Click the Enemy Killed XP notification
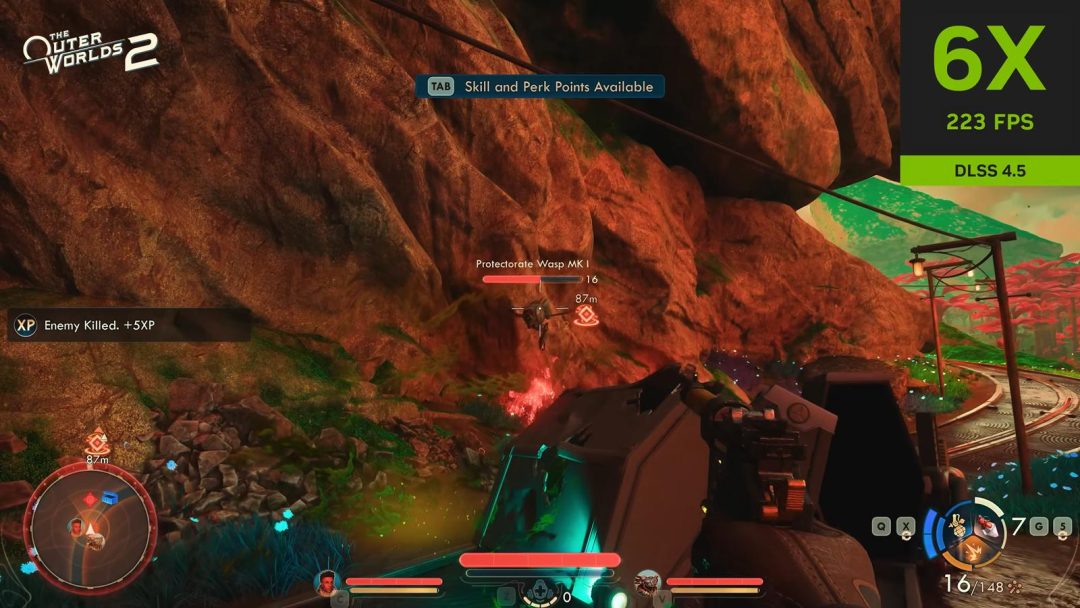 pos(128,325)
